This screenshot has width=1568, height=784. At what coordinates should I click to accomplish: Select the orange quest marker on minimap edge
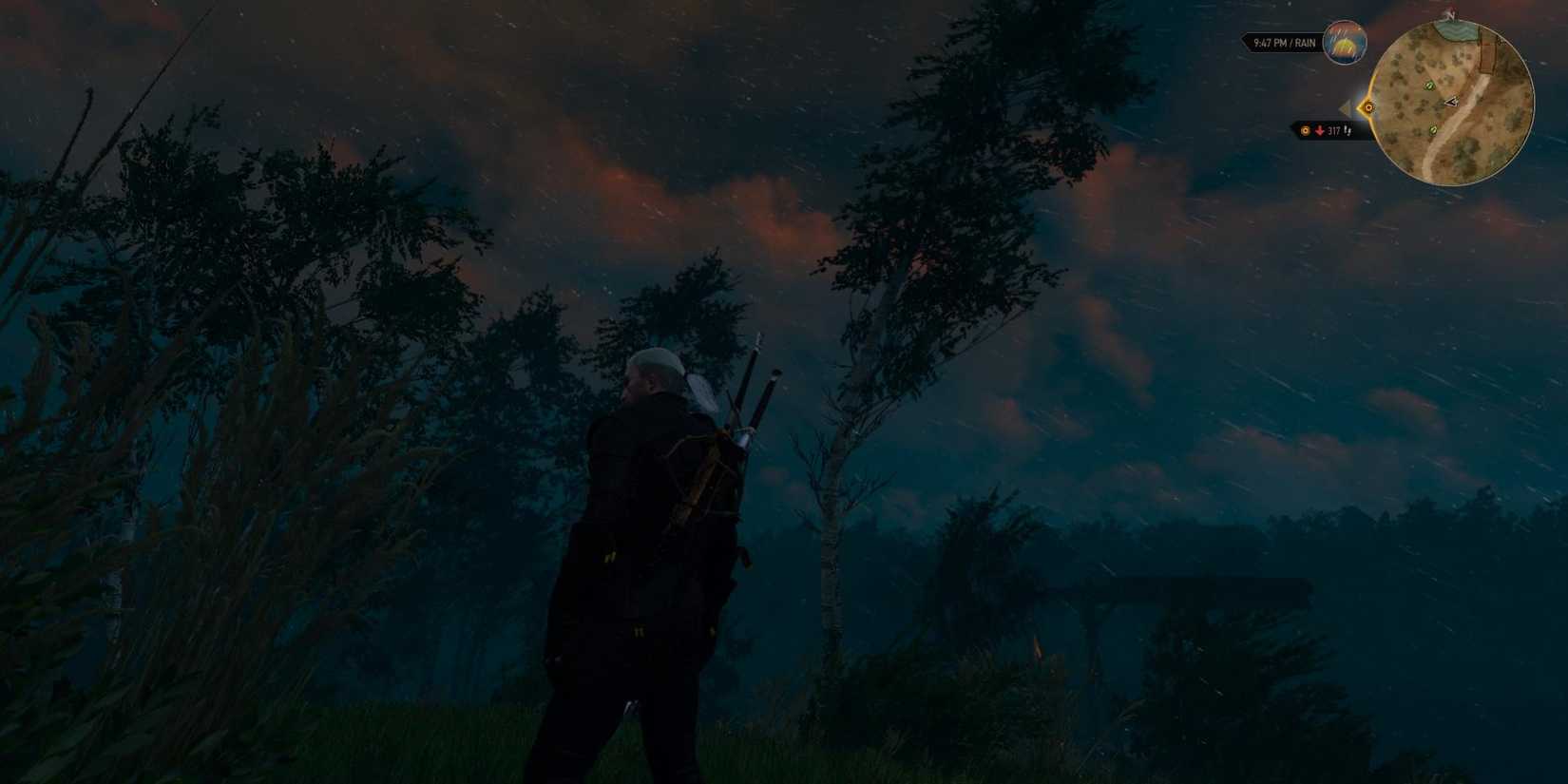tap(1369, 107)
